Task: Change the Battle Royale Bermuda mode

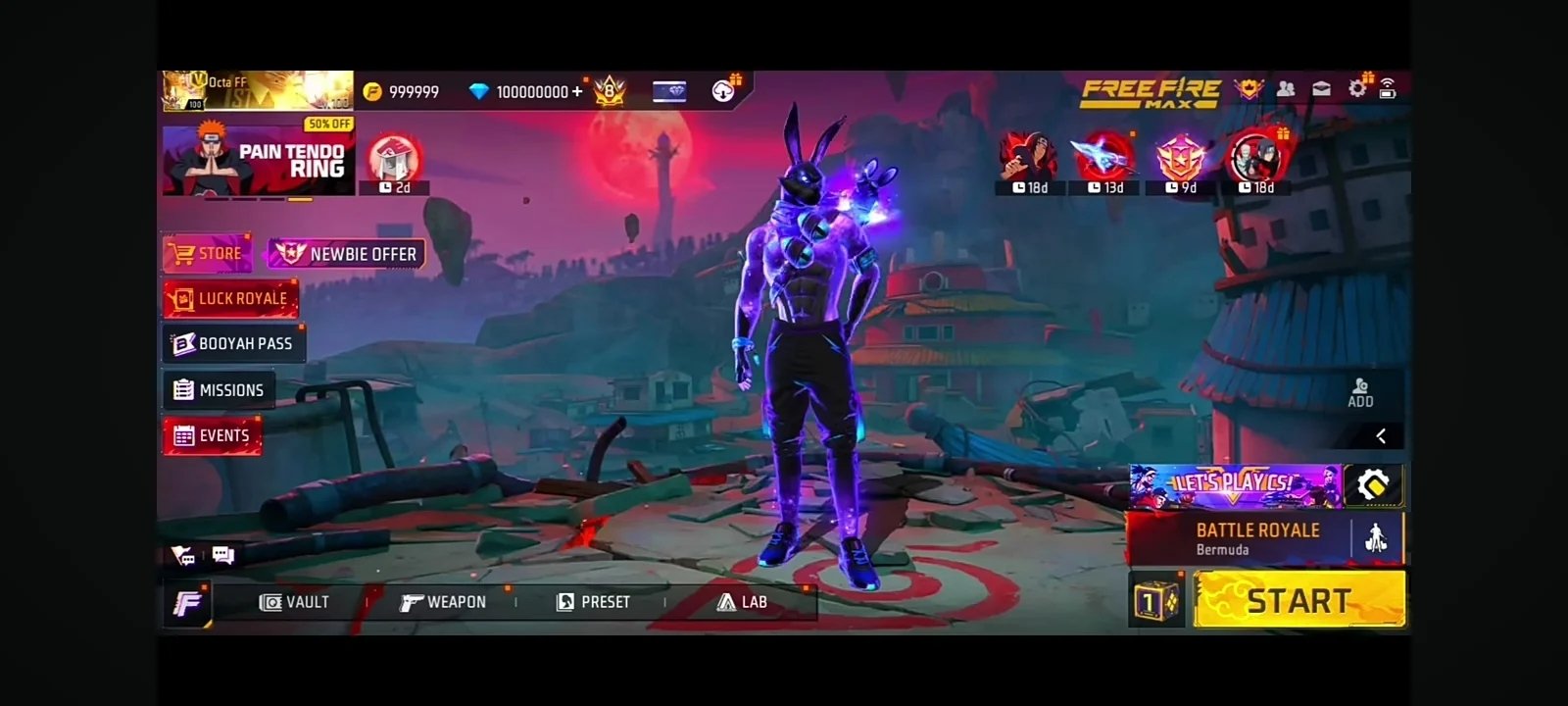Action: click(1257, 539)
